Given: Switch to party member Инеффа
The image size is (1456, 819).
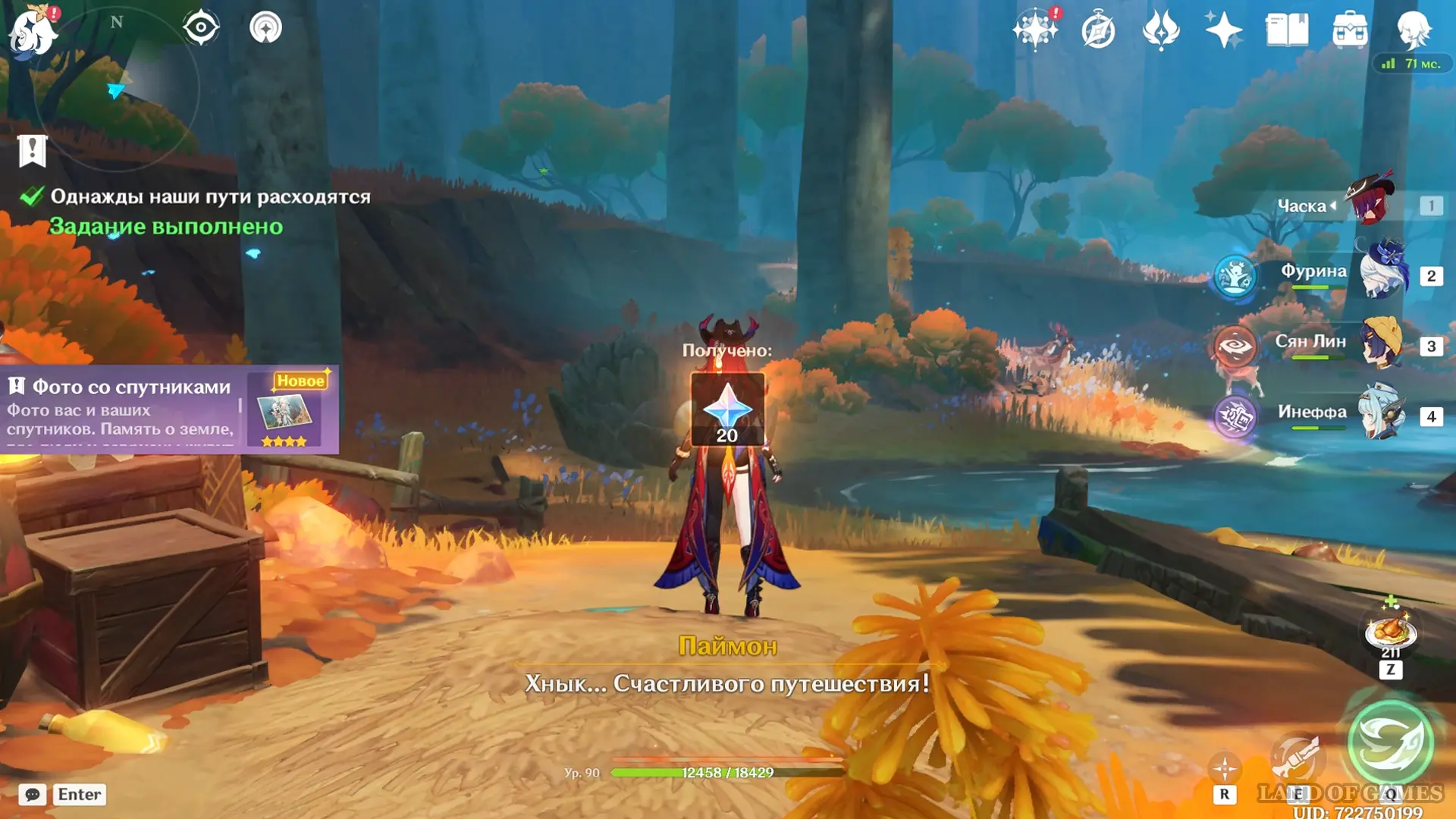Looking at the screenshot, I should (x=1382, y=415).
